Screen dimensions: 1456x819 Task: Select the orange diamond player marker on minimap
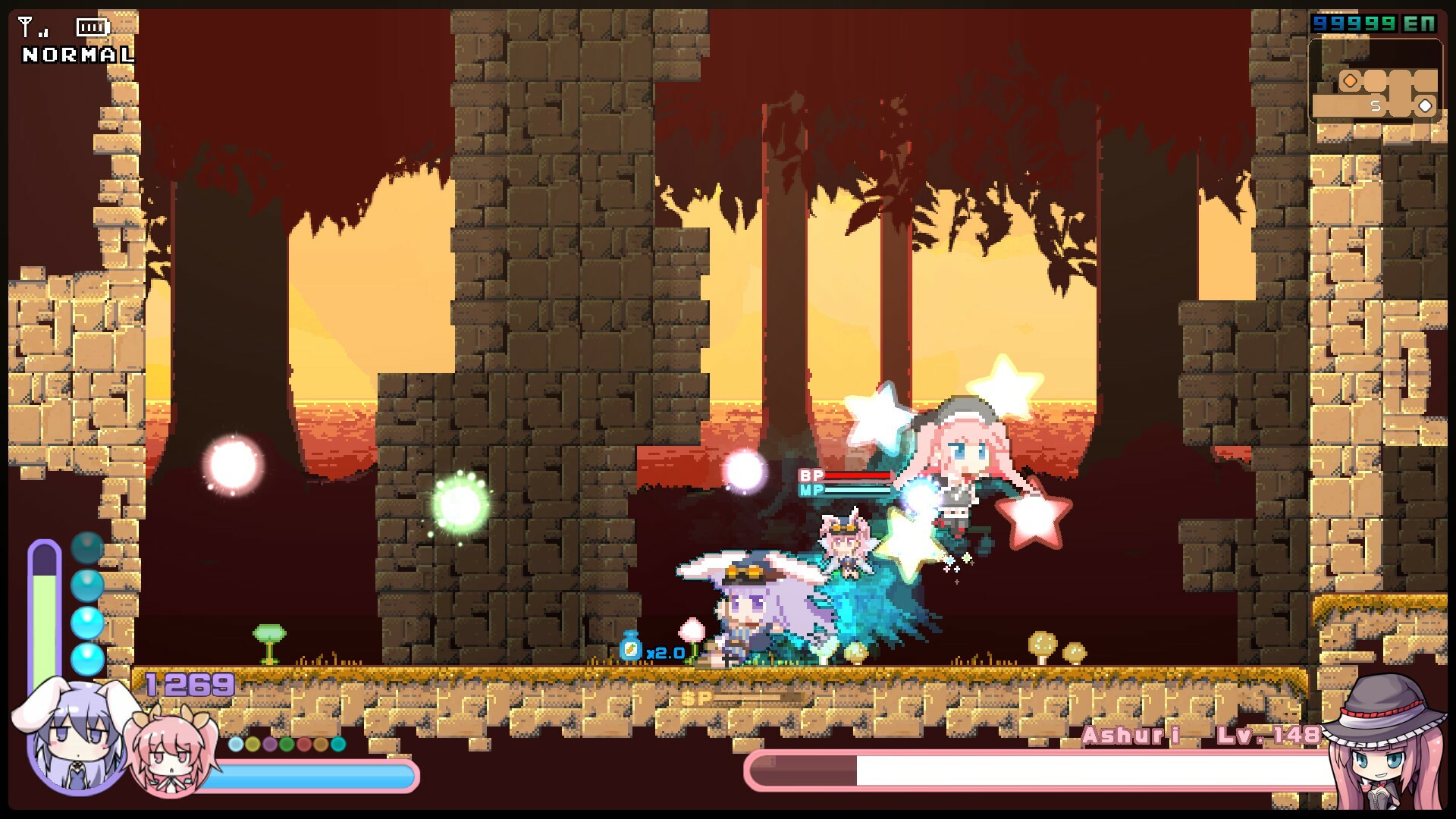click(1350, 80)
